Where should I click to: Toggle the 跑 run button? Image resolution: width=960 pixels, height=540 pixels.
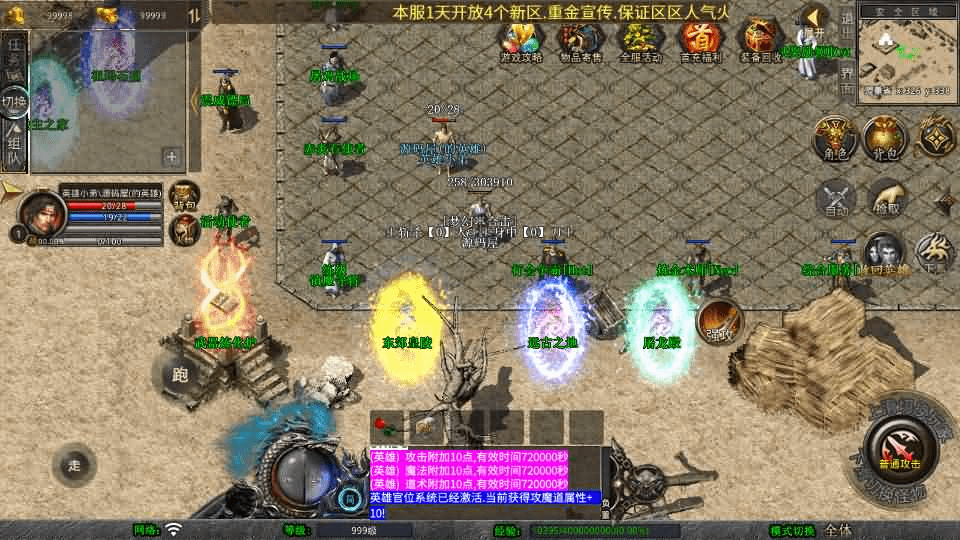(x=180, y=374)
